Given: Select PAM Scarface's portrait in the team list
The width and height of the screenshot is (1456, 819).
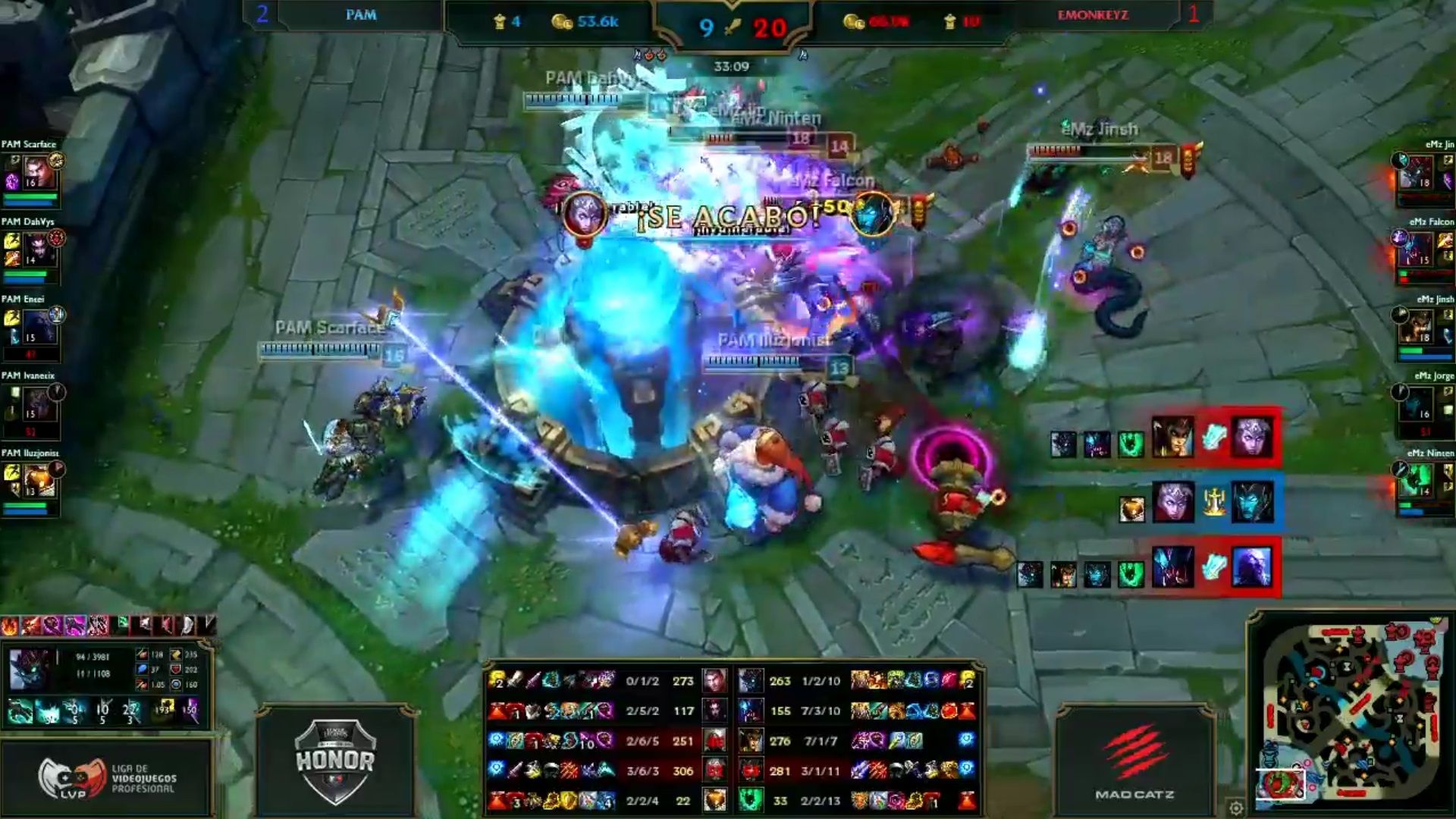Looking at the screenshot, I should click(x=38, y=171).
